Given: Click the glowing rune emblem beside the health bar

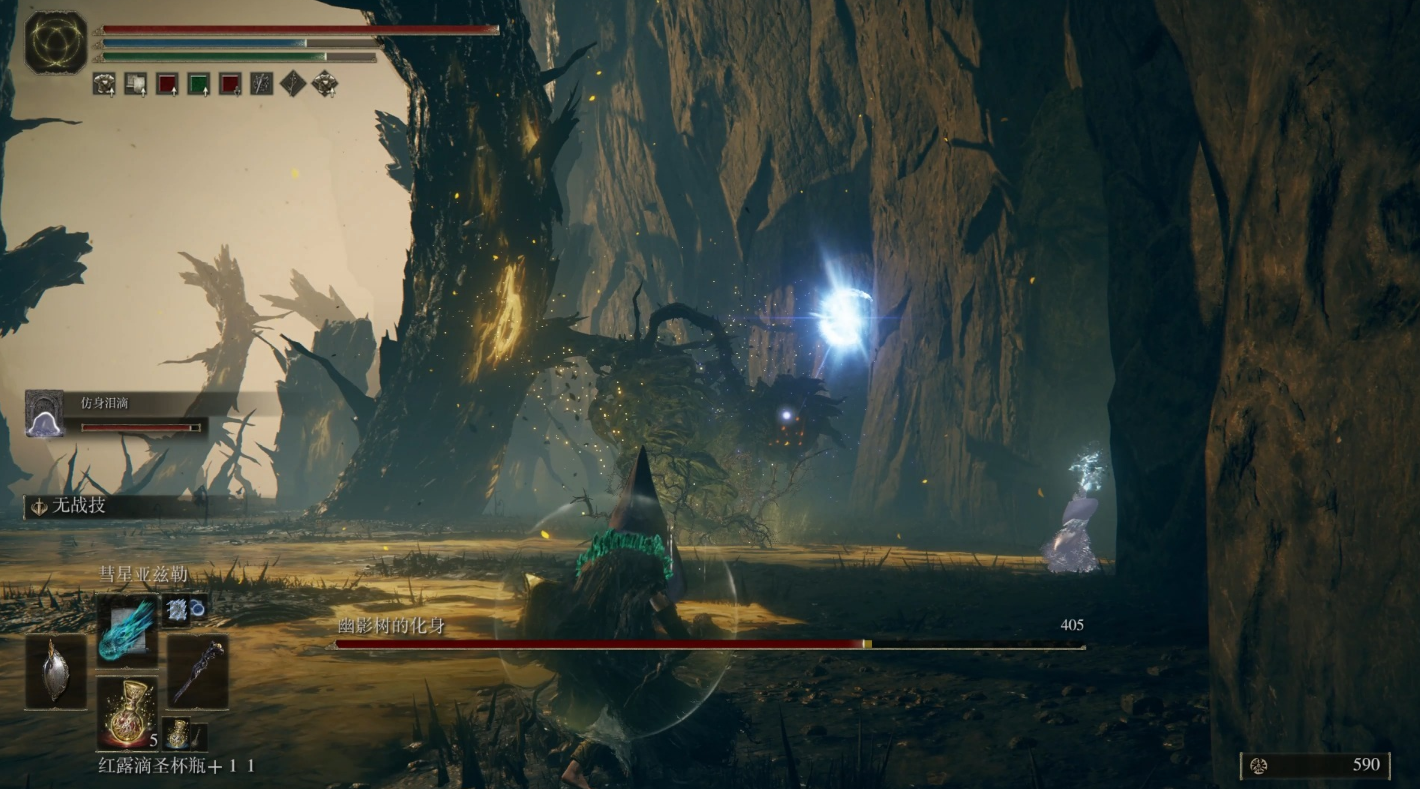Looking at the screenshot, I should tap(55, 43).
